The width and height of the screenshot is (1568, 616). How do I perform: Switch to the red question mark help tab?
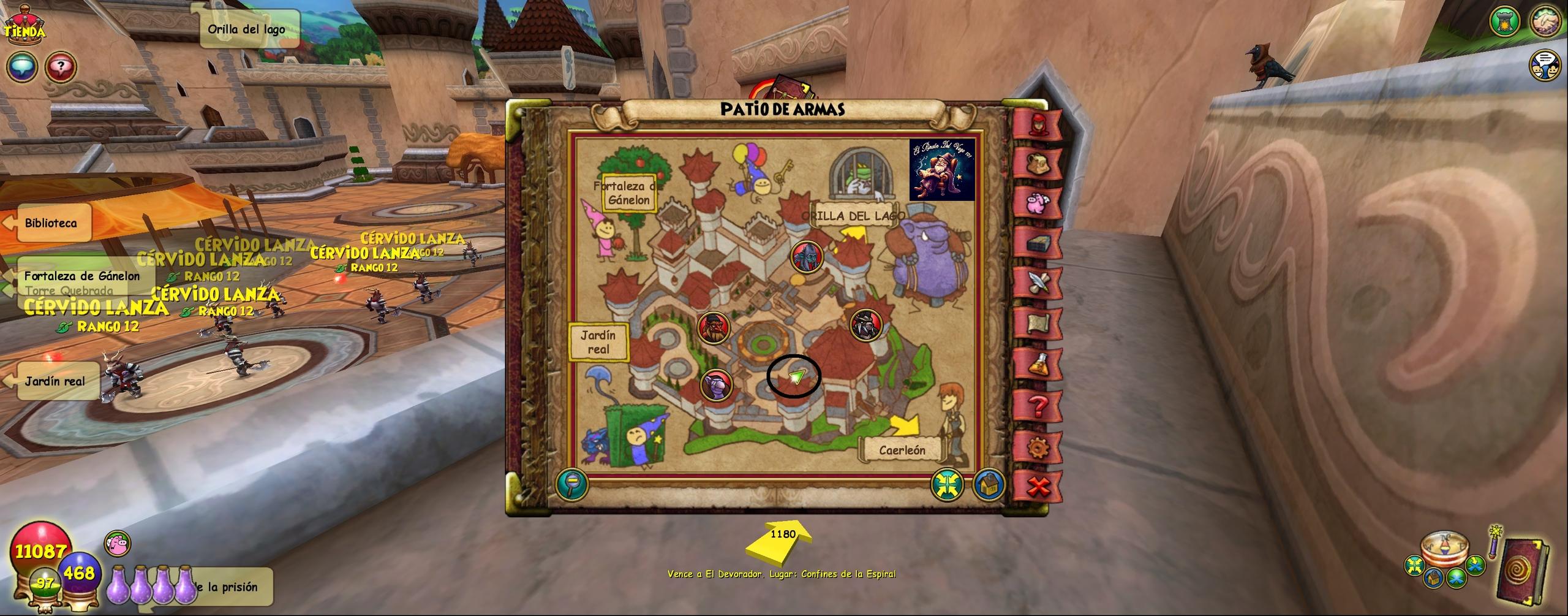pos(1038,406)
